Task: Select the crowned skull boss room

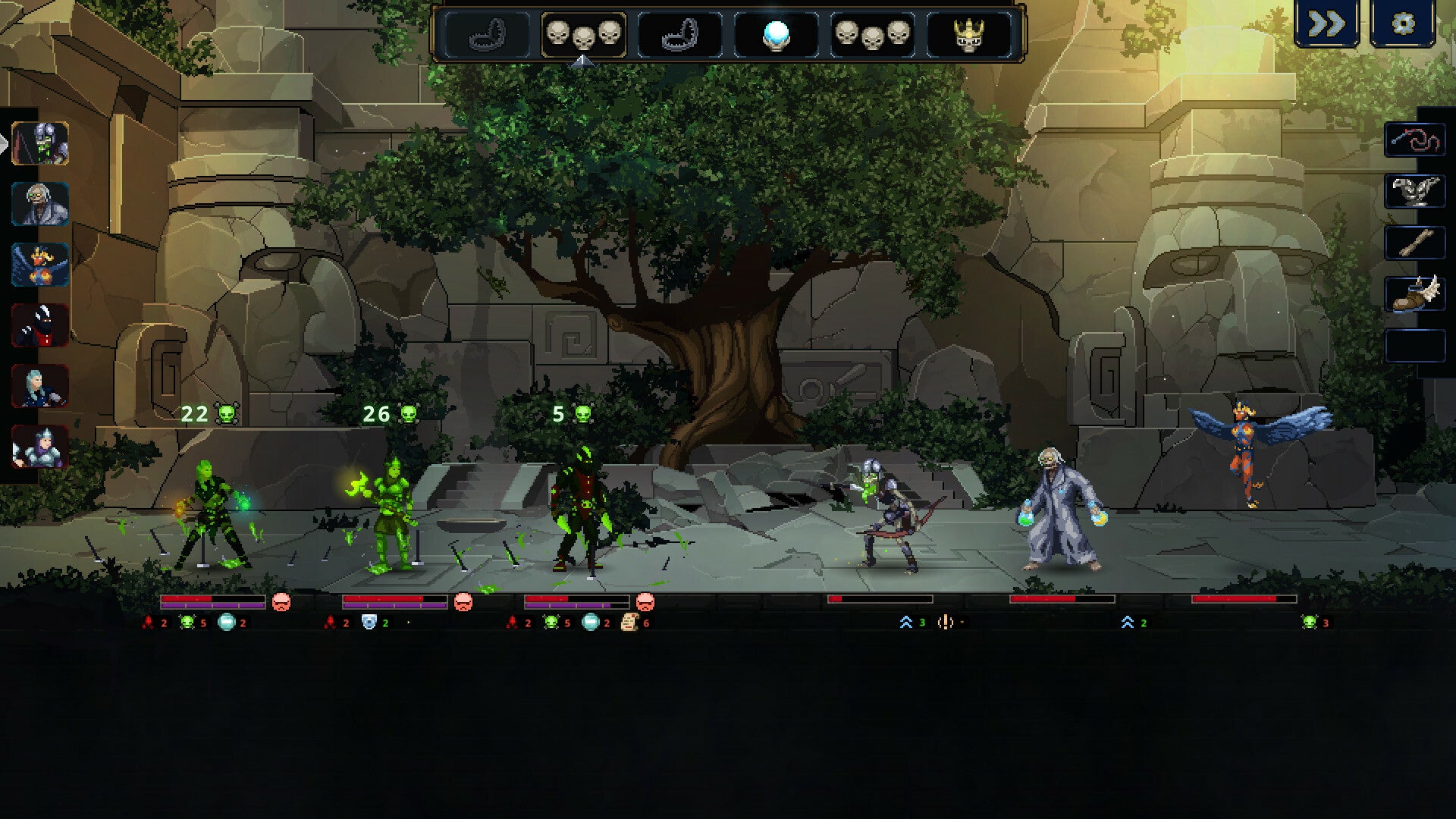Action: 968,34
